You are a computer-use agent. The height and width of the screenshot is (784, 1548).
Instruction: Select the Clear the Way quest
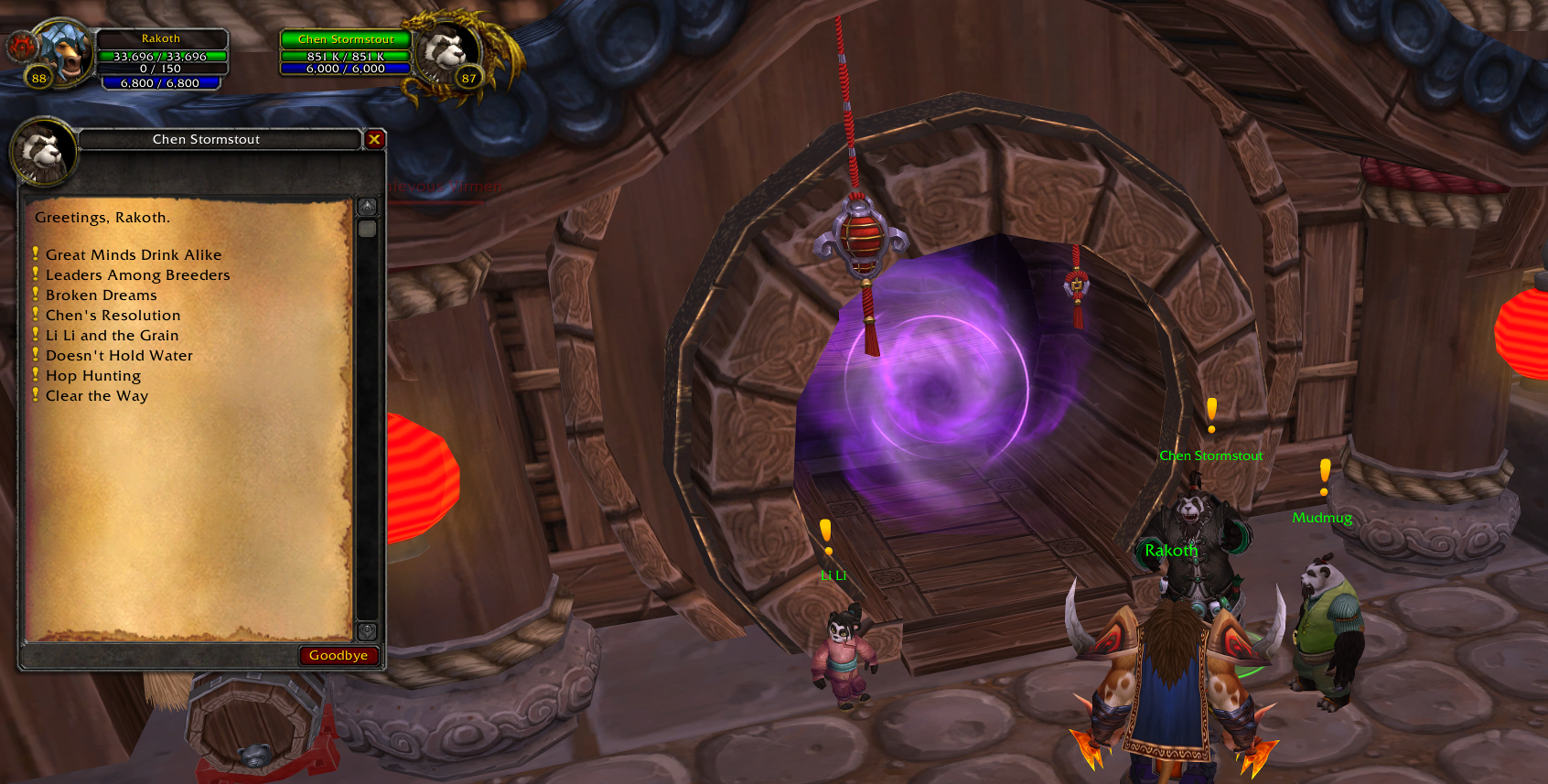(96, 396)
